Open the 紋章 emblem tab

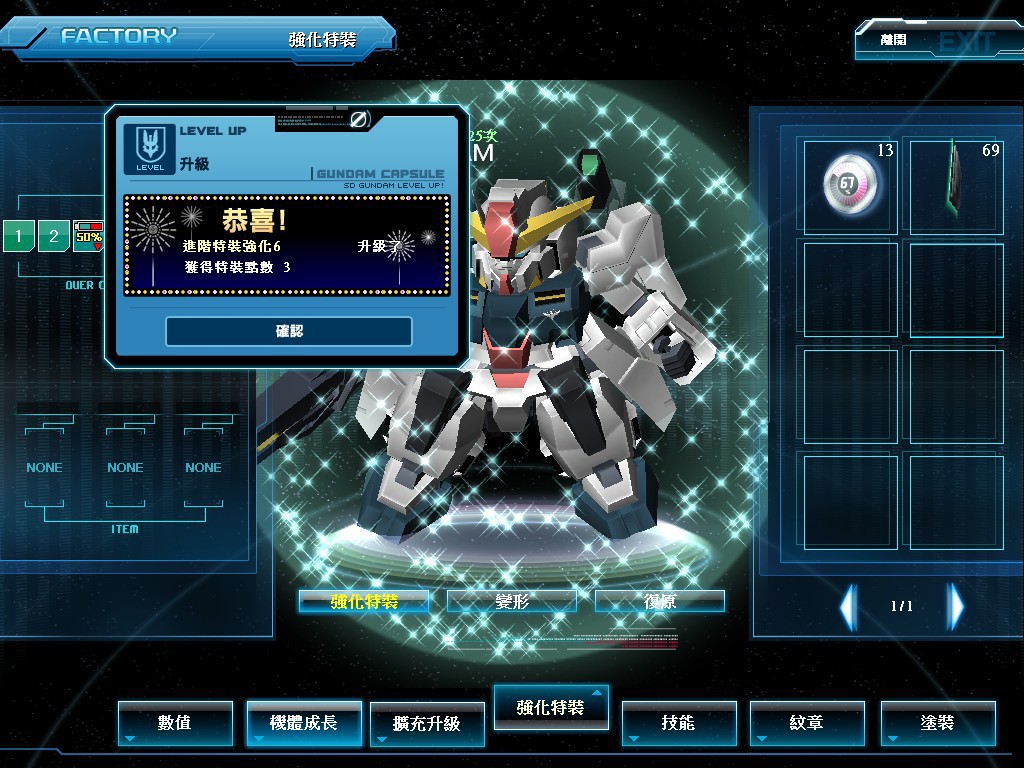click(807, 722)
